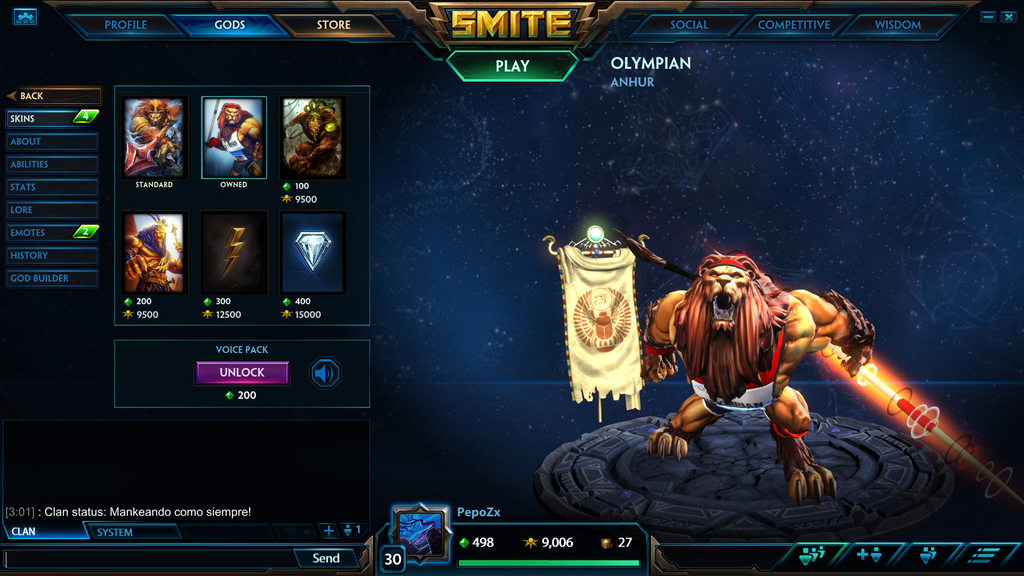This screenshot has height=576, width=1024.
Task: Open the Profile tab
Action: [125, 25]
